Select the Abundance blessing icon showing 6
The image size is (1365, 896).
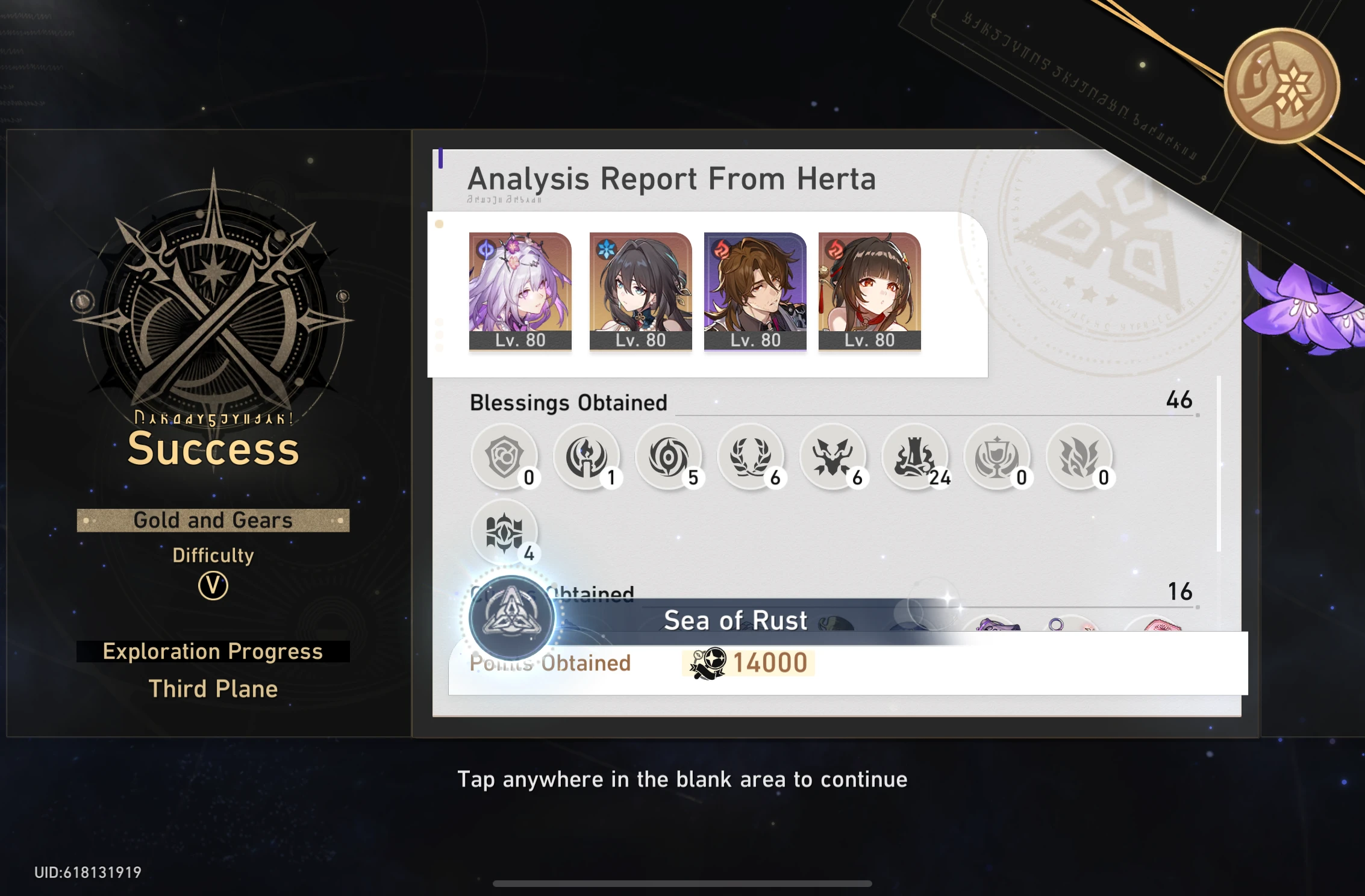[x=751, y=456]
